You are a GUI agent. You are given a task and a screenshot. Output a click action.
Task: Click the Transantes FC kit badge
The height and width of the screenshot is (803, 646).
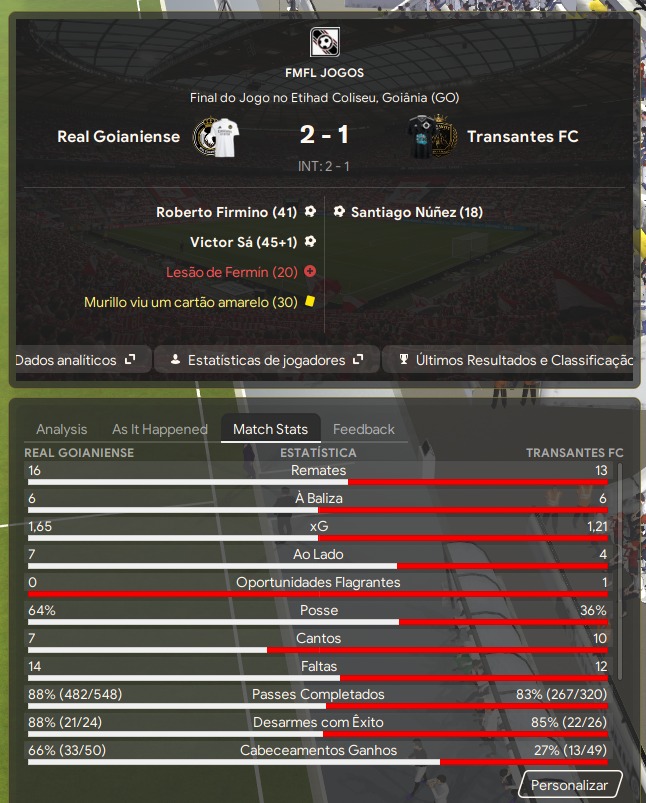[431, 137]
